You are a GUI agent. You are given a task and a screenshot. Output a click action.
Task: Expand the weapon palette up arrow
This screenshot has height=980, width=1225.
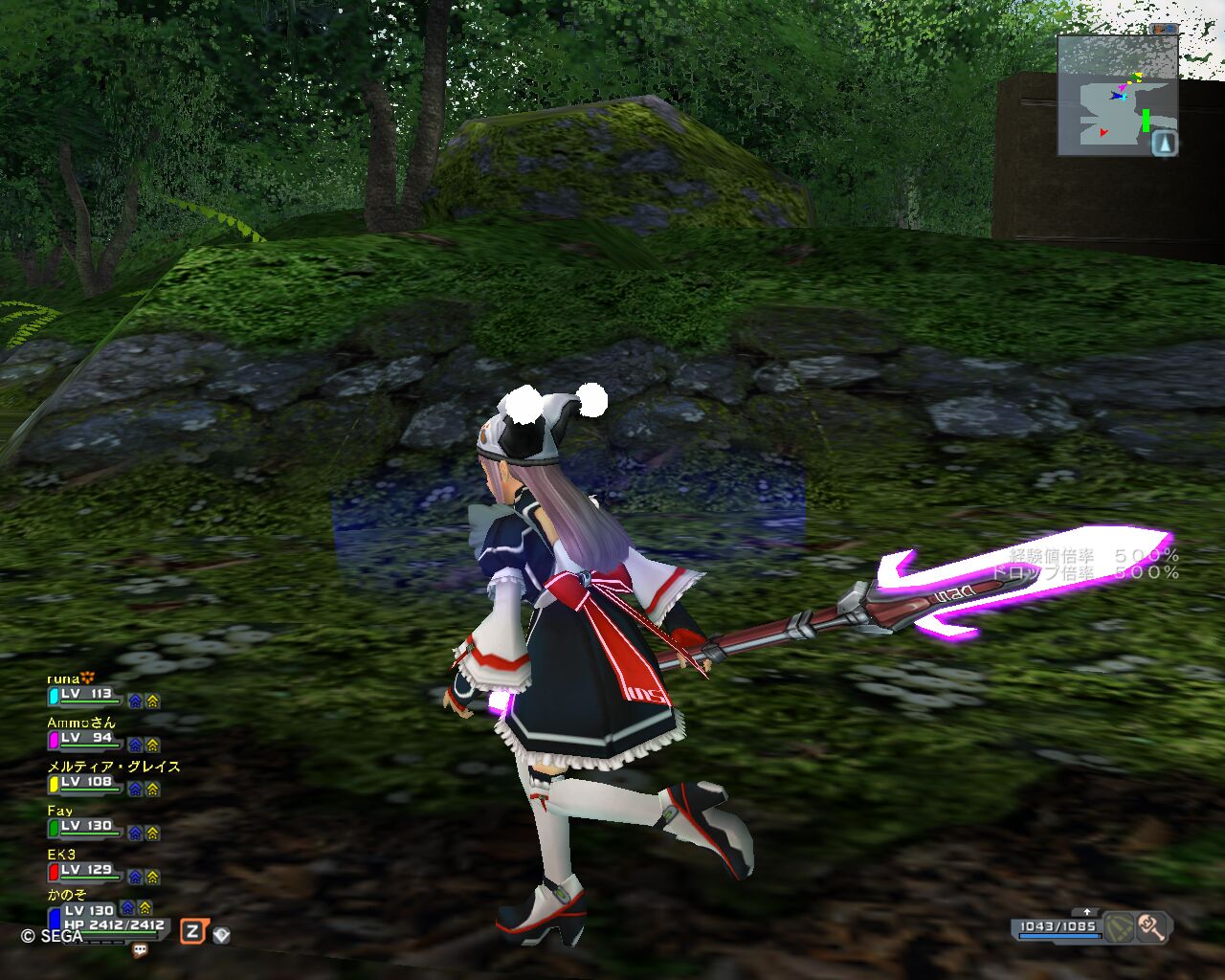1087,912
